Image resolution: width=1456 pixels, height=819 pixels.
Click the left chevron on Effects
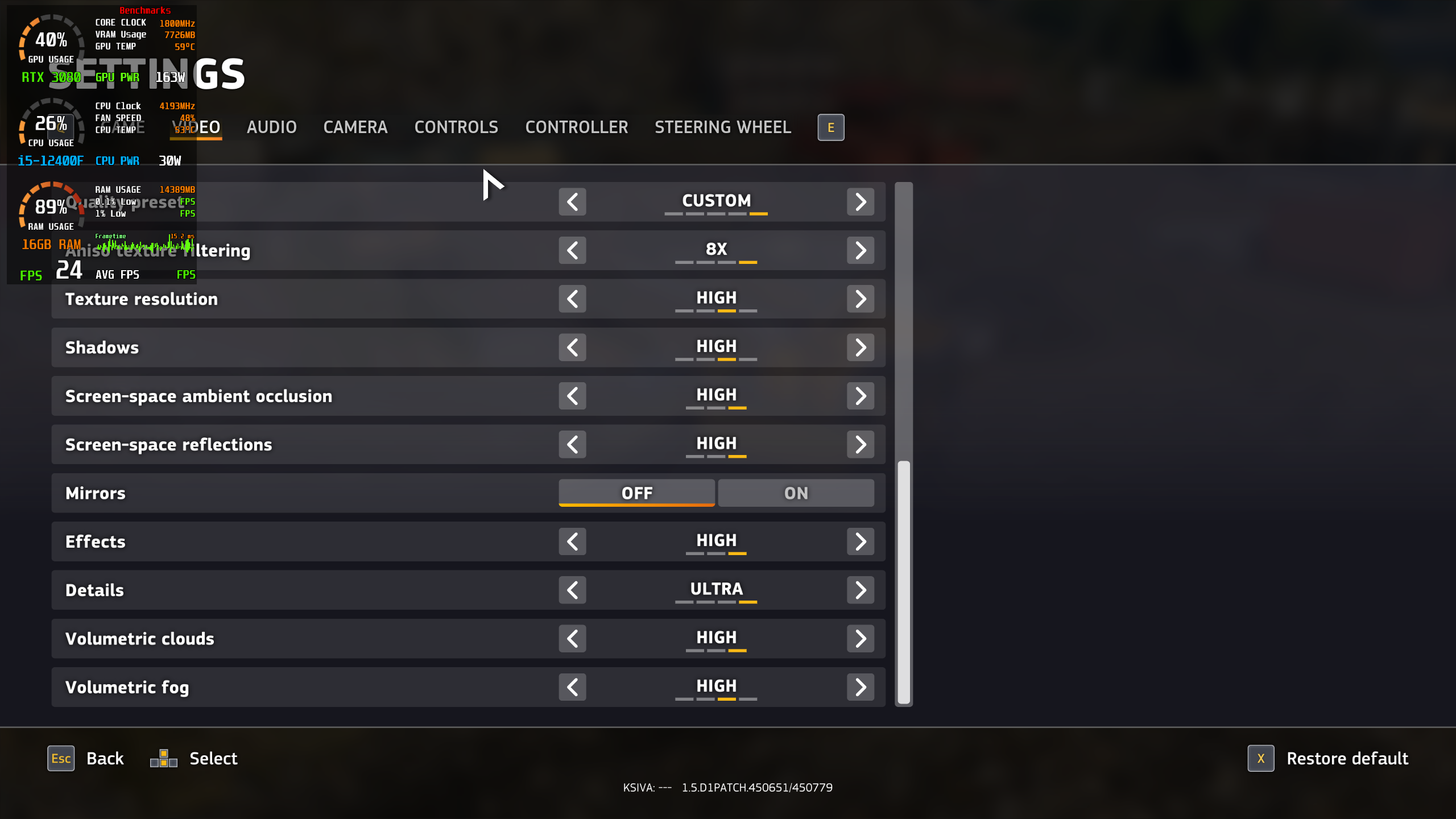(x=572, y=541)
